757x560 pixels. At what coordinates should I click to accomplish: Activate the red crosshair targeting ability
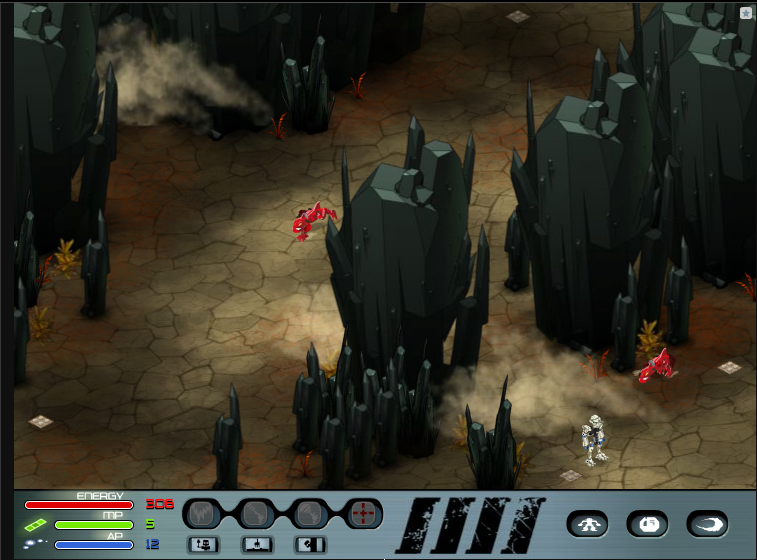tap(364, 514)
